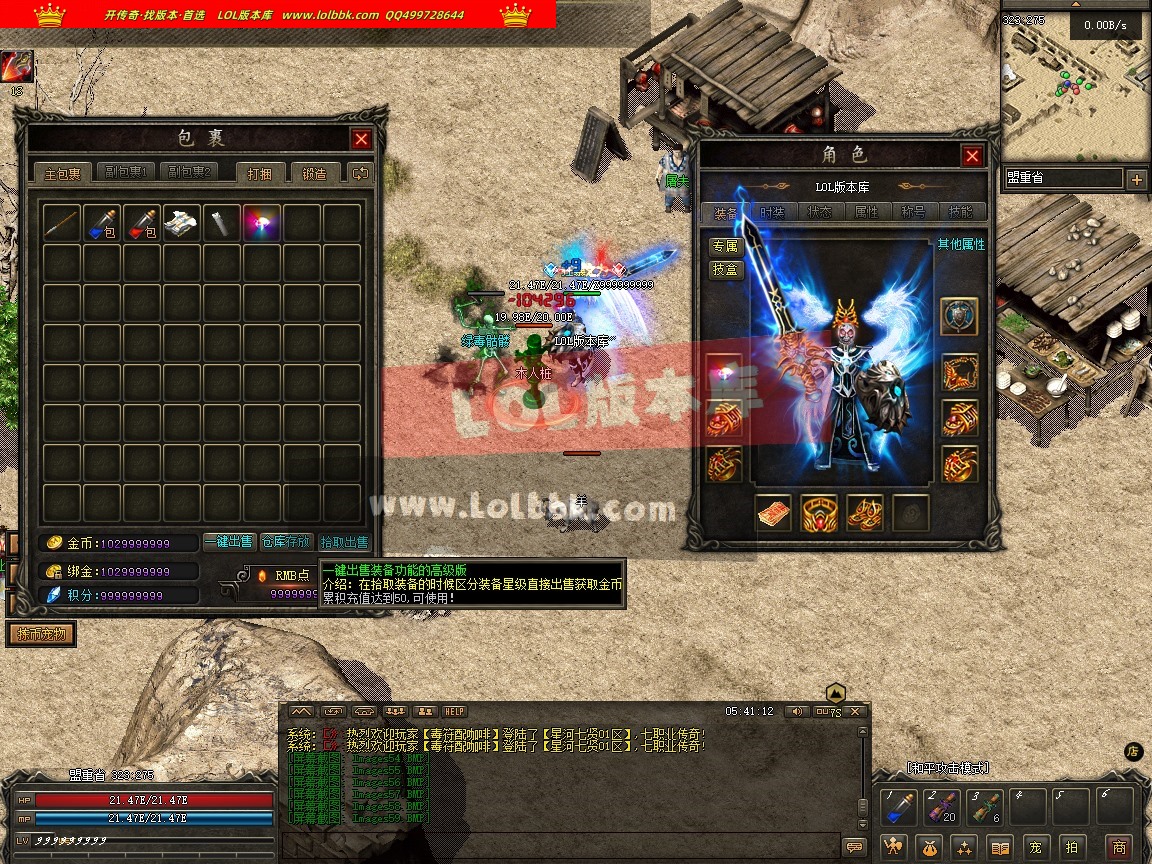Close the 包裹 inventory window
The height and width of the screenshot is (864, 1152).
coord(362,140)
